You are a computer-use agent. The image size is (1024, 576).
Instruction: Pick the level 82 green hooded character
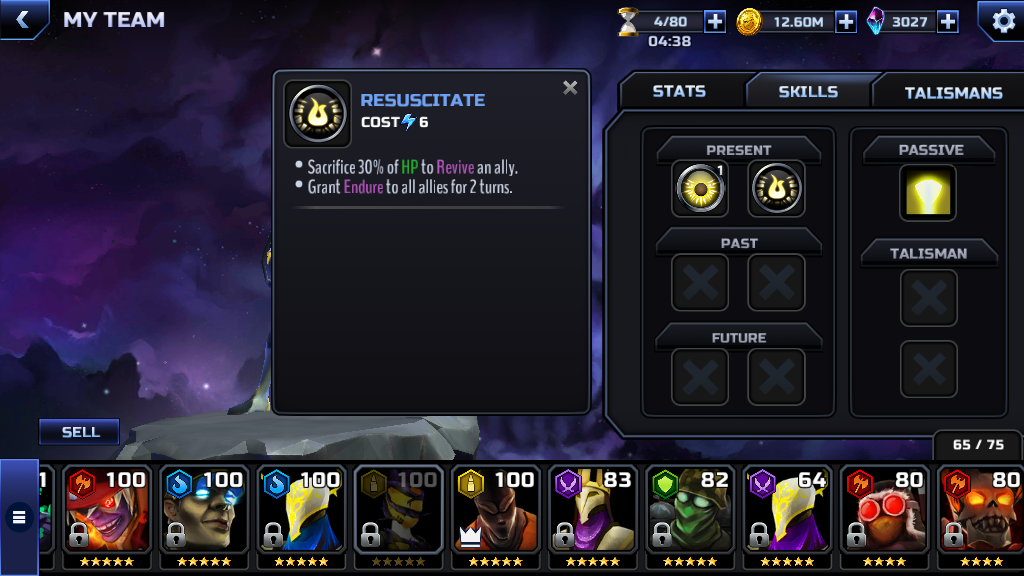[x=690, y=515]
